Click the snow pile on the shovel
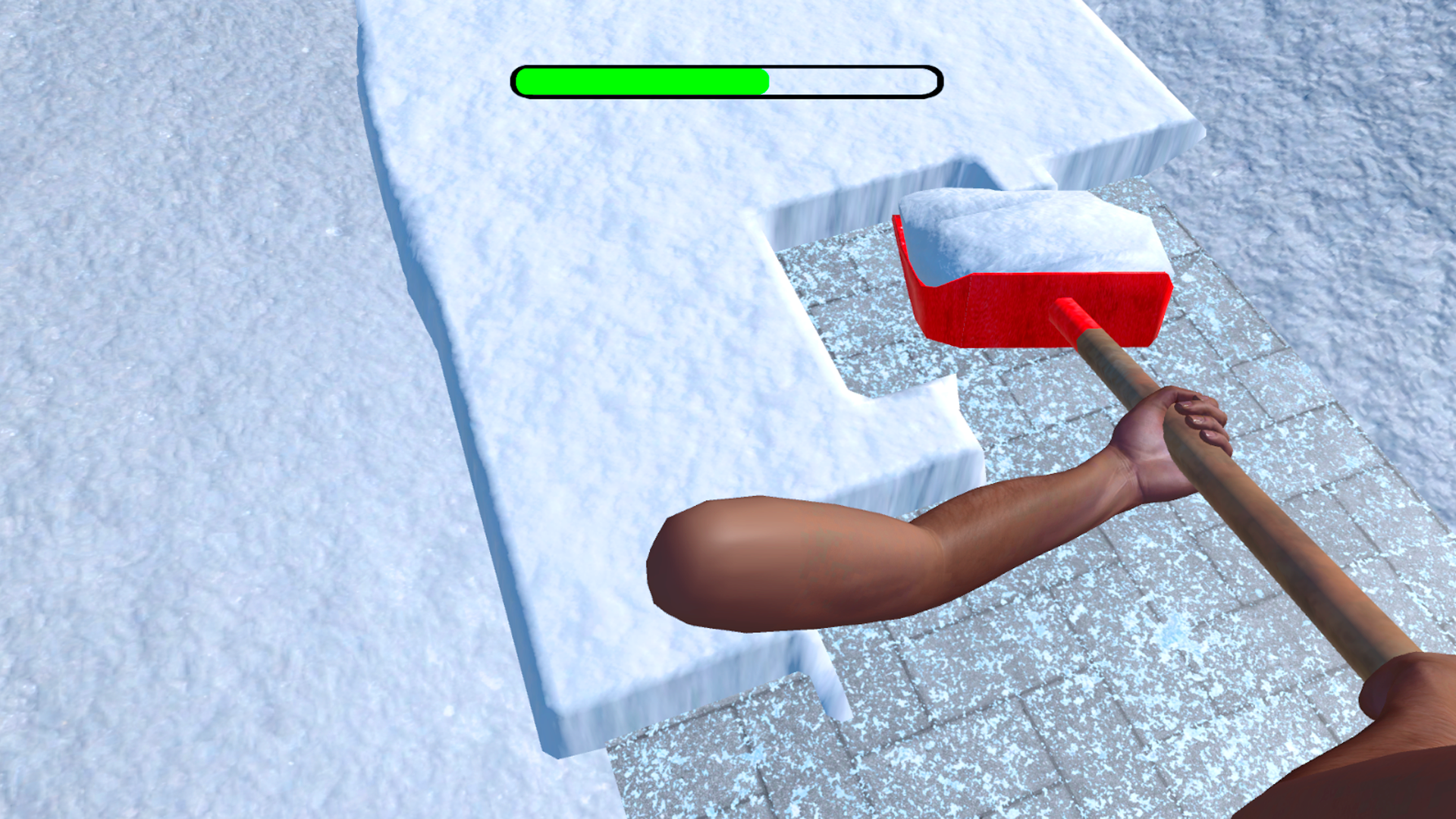The width and height of the screenshot is (1456, 819). tap(1024, 227)
